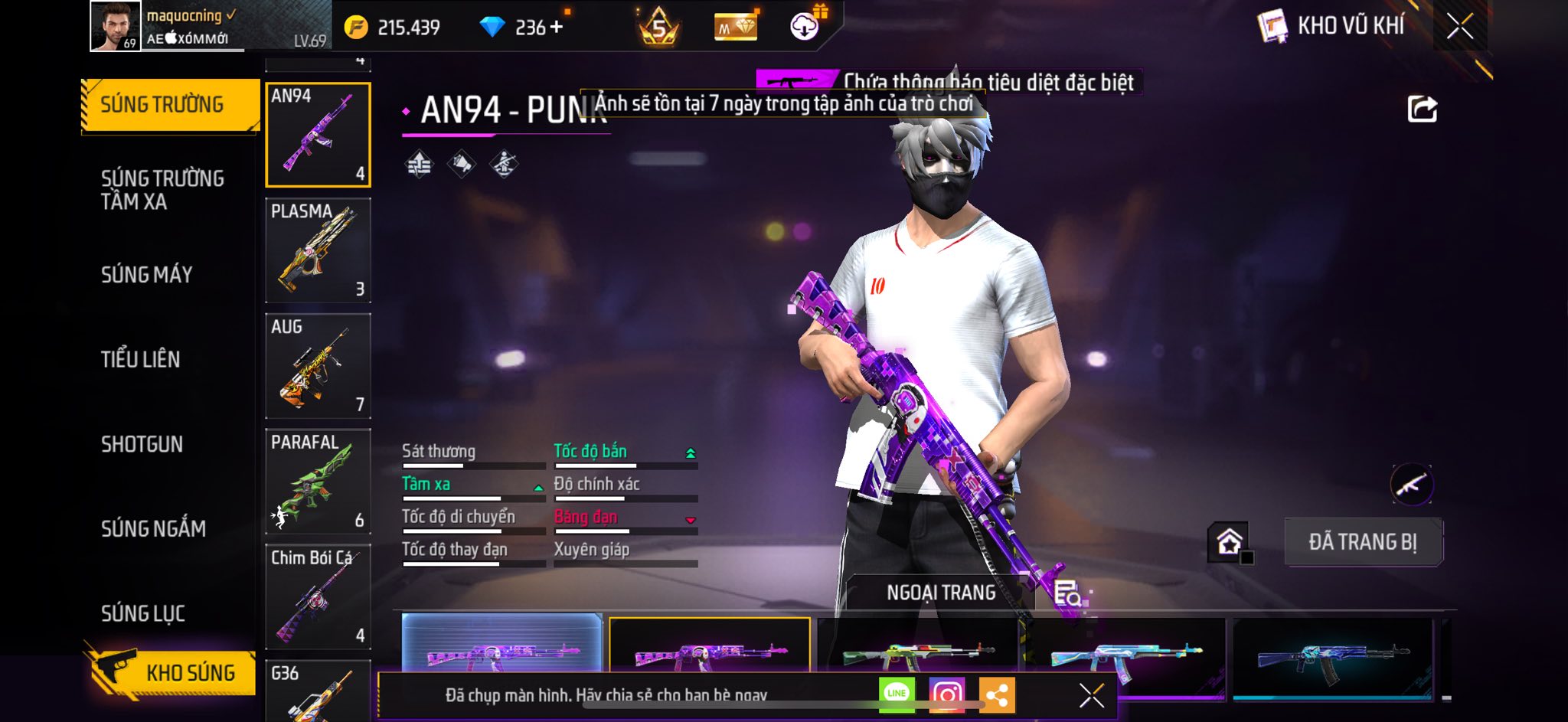This screenshot has width=1568, height=722.
Task: Show the Shotgun weapon list
Action: [142, 444]
